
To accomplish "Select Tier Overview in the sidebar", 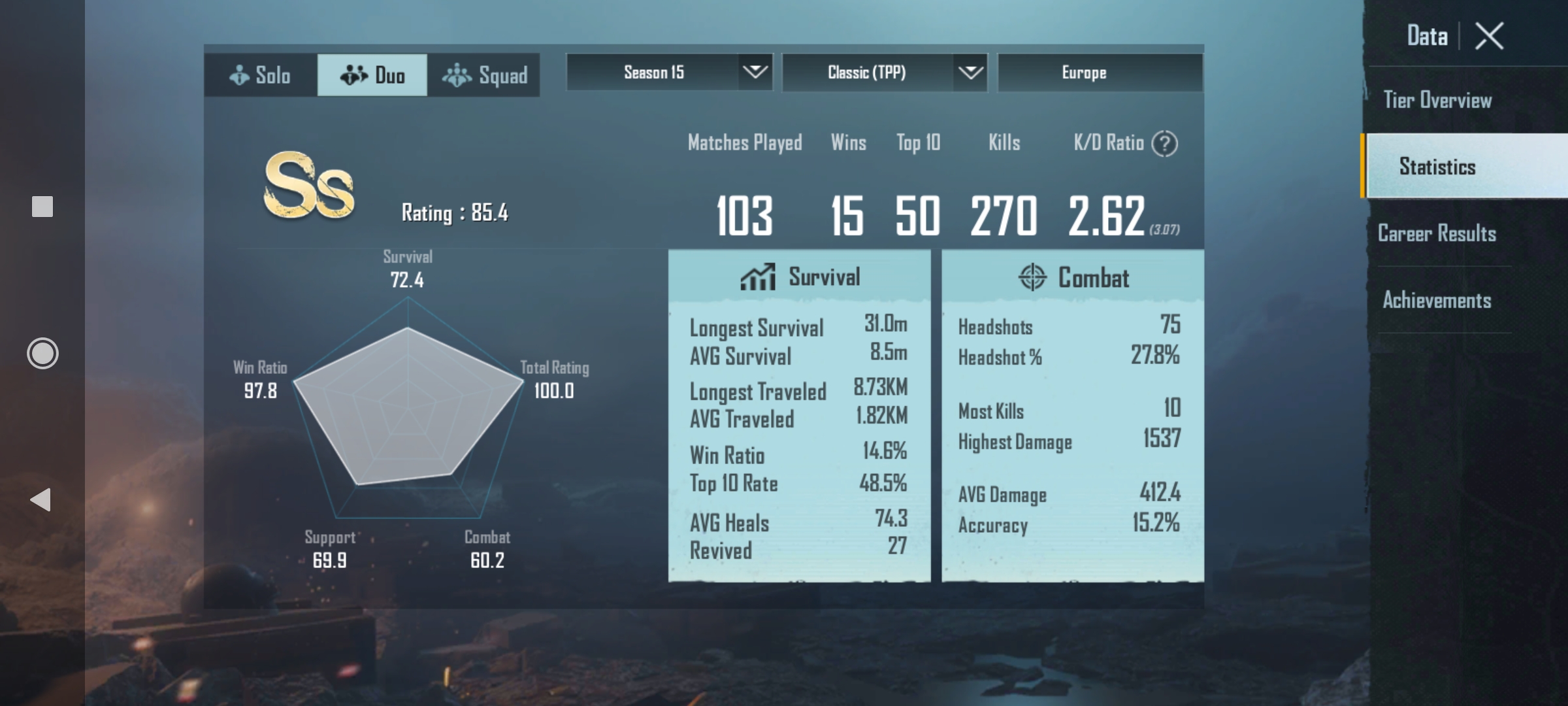I will coord(1437,99).
